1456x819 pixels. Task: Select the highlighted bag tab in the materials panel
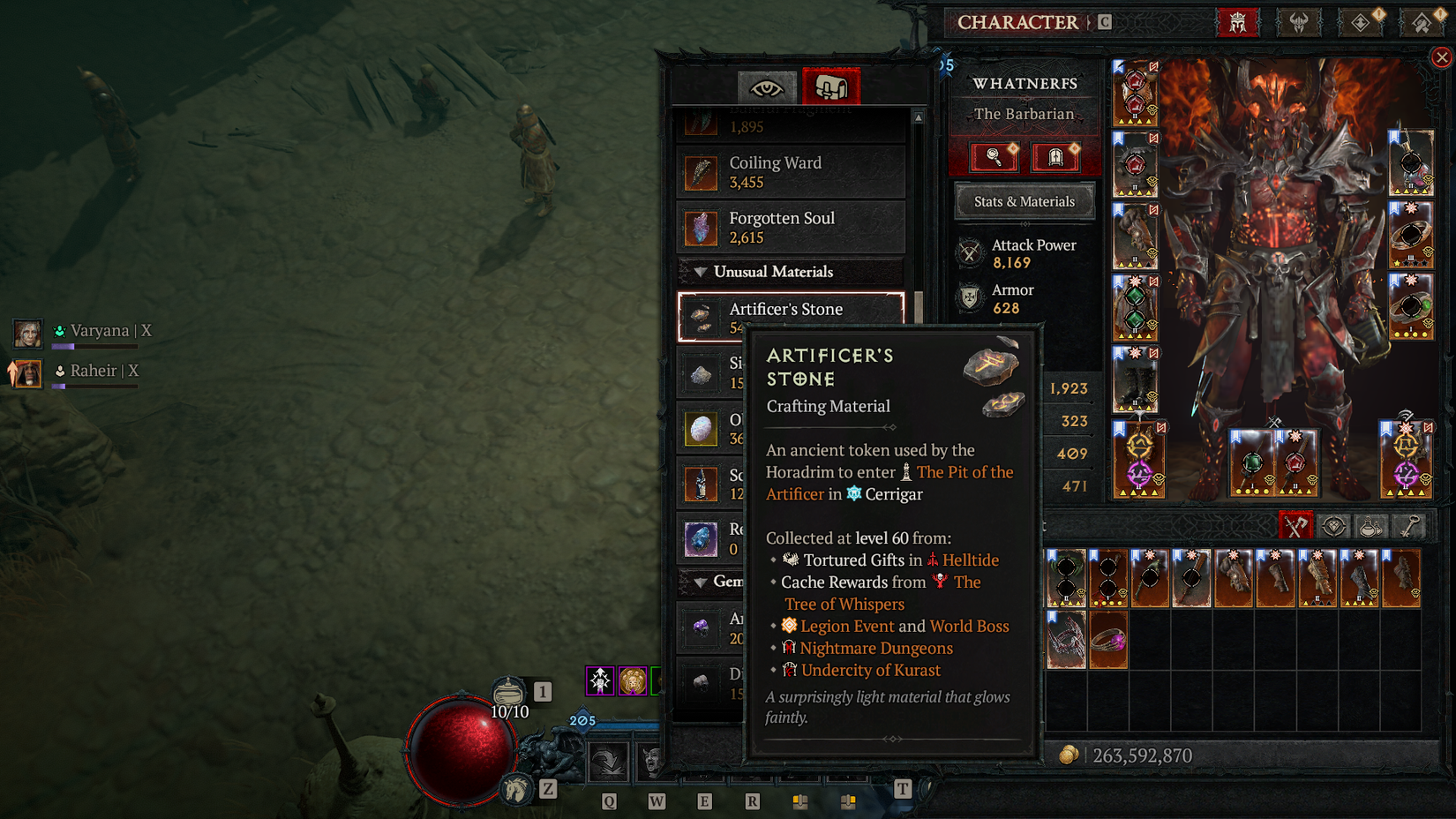pos(830,86)
